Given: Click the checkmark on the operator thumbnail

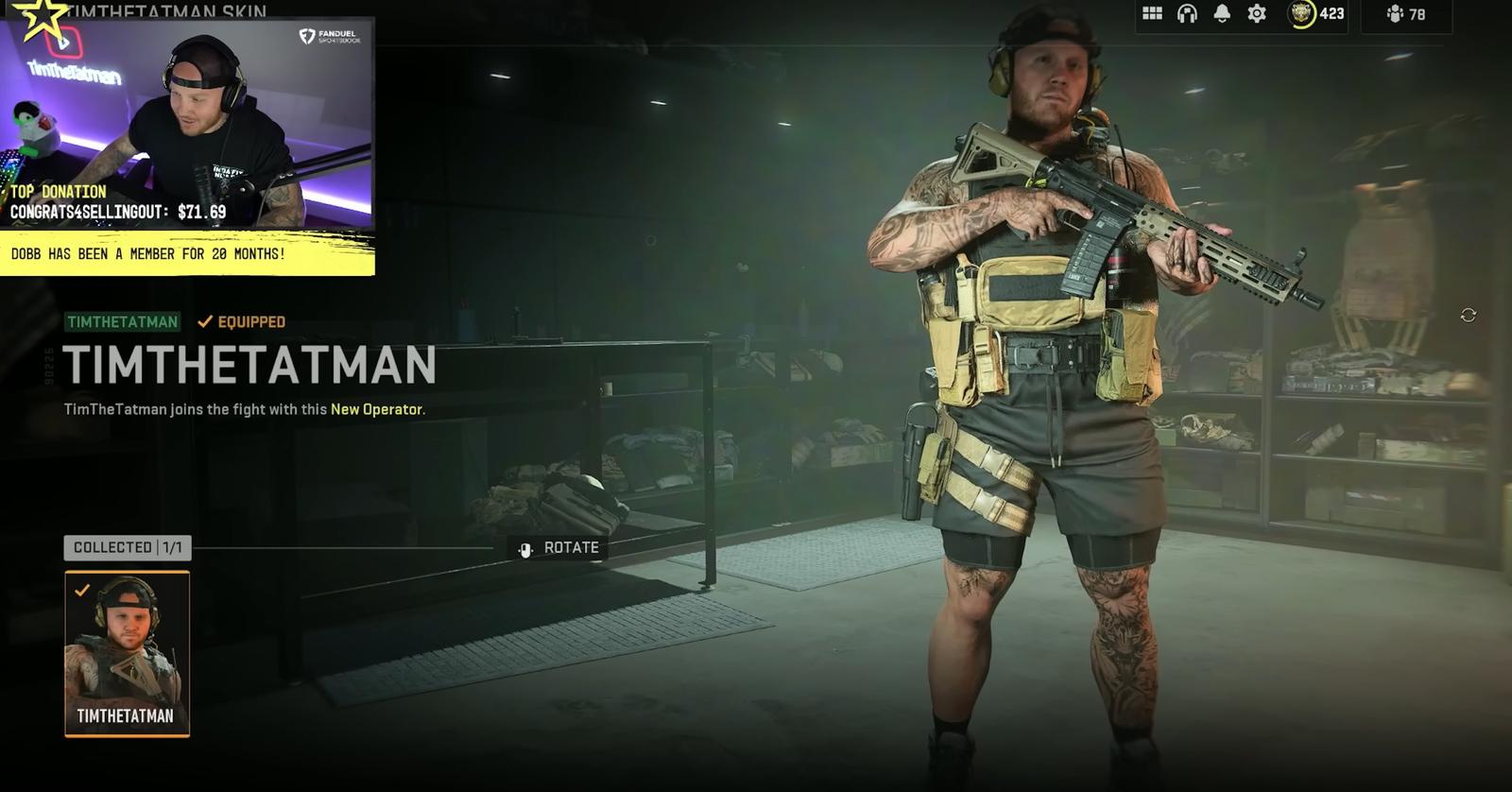Looking at the screenshot, I should 82,591.
